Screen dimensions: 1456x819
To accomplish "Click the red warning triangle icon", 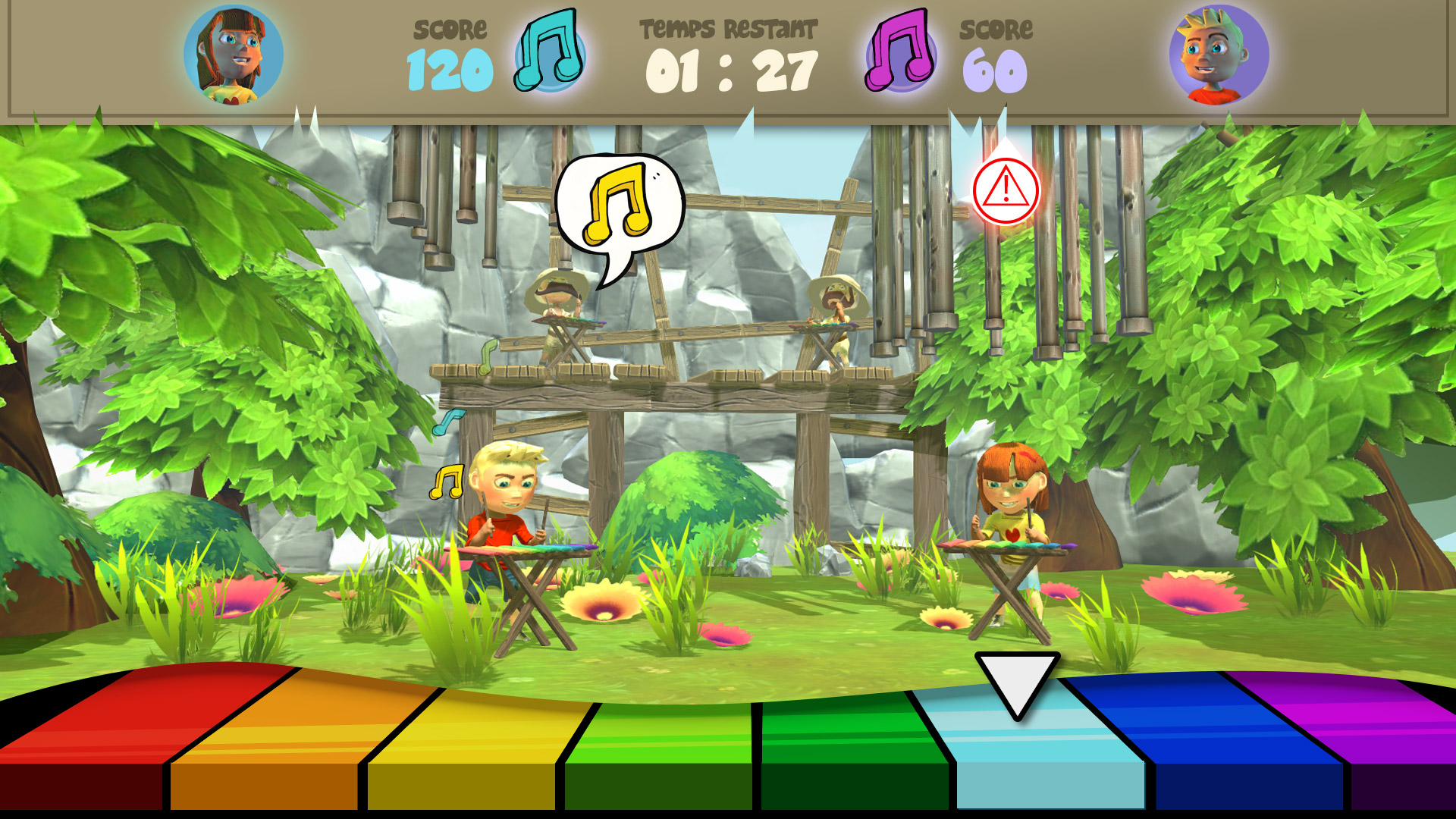I will tap(1006, 190).
